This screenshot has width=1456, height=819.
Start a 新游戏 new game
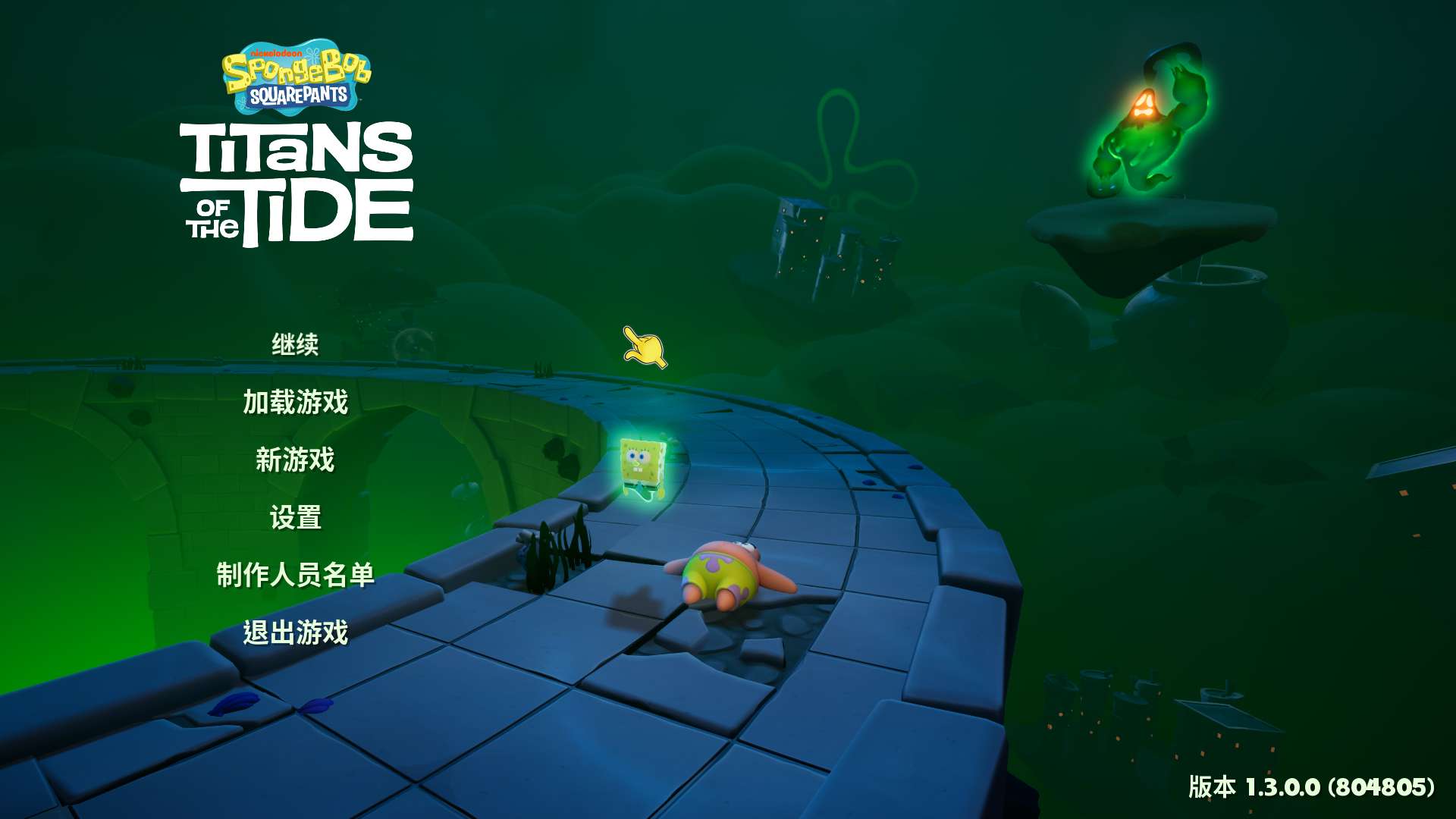295,460
